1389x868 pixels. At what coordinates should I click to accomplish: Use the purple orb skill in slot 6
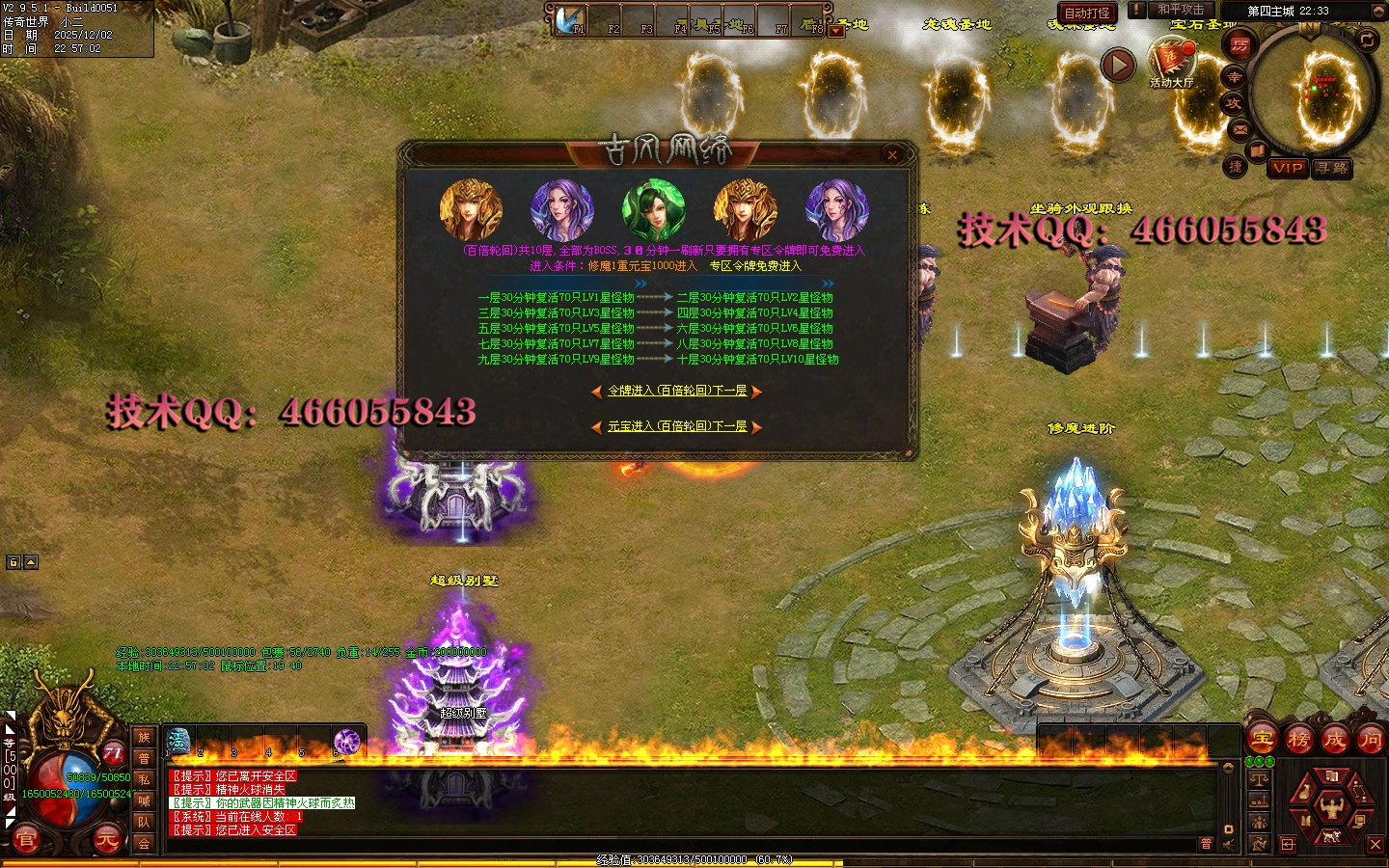click(346, 742)
